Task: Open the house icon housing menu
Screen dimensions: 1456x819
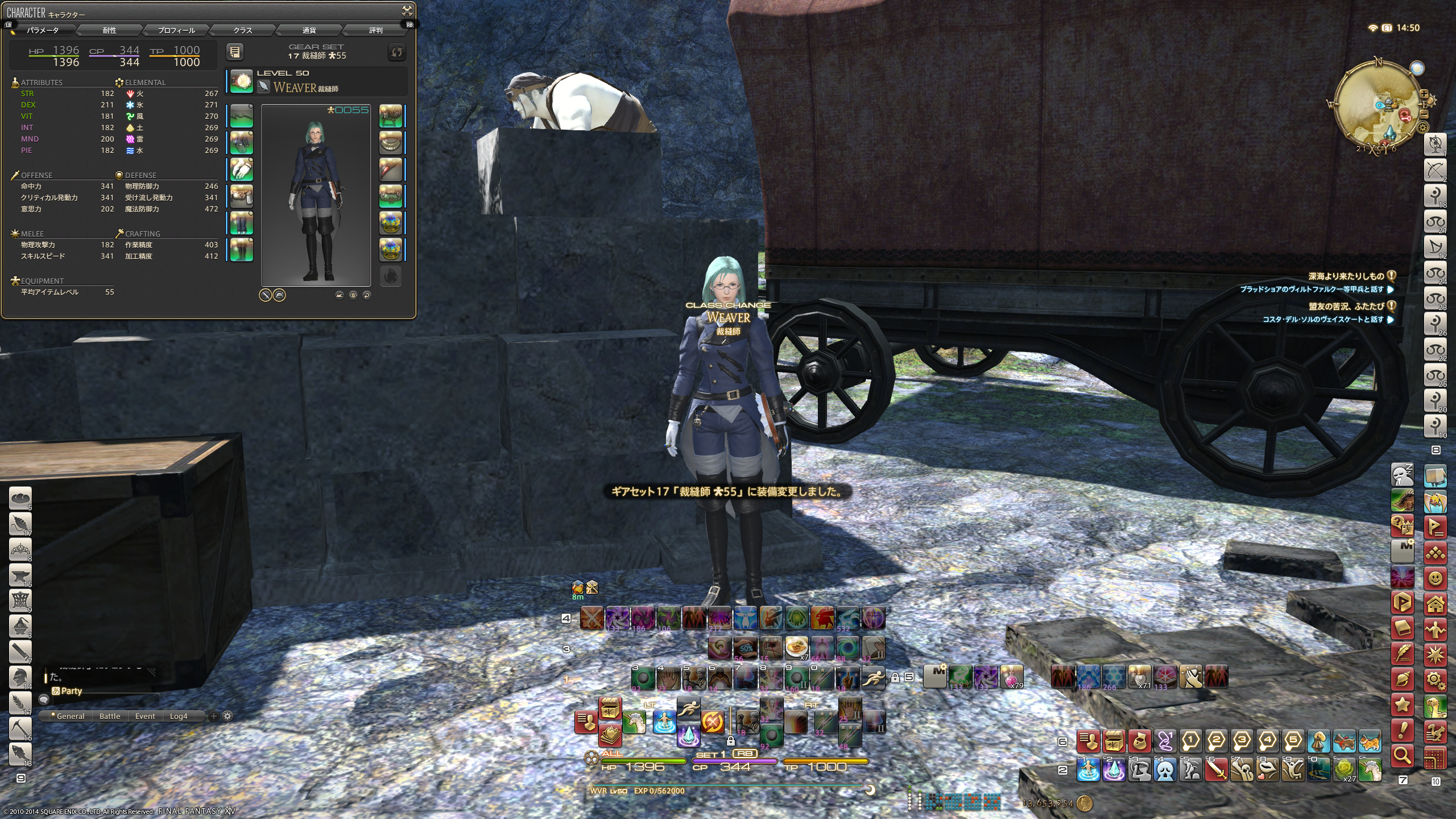Action: [1436, 604]
